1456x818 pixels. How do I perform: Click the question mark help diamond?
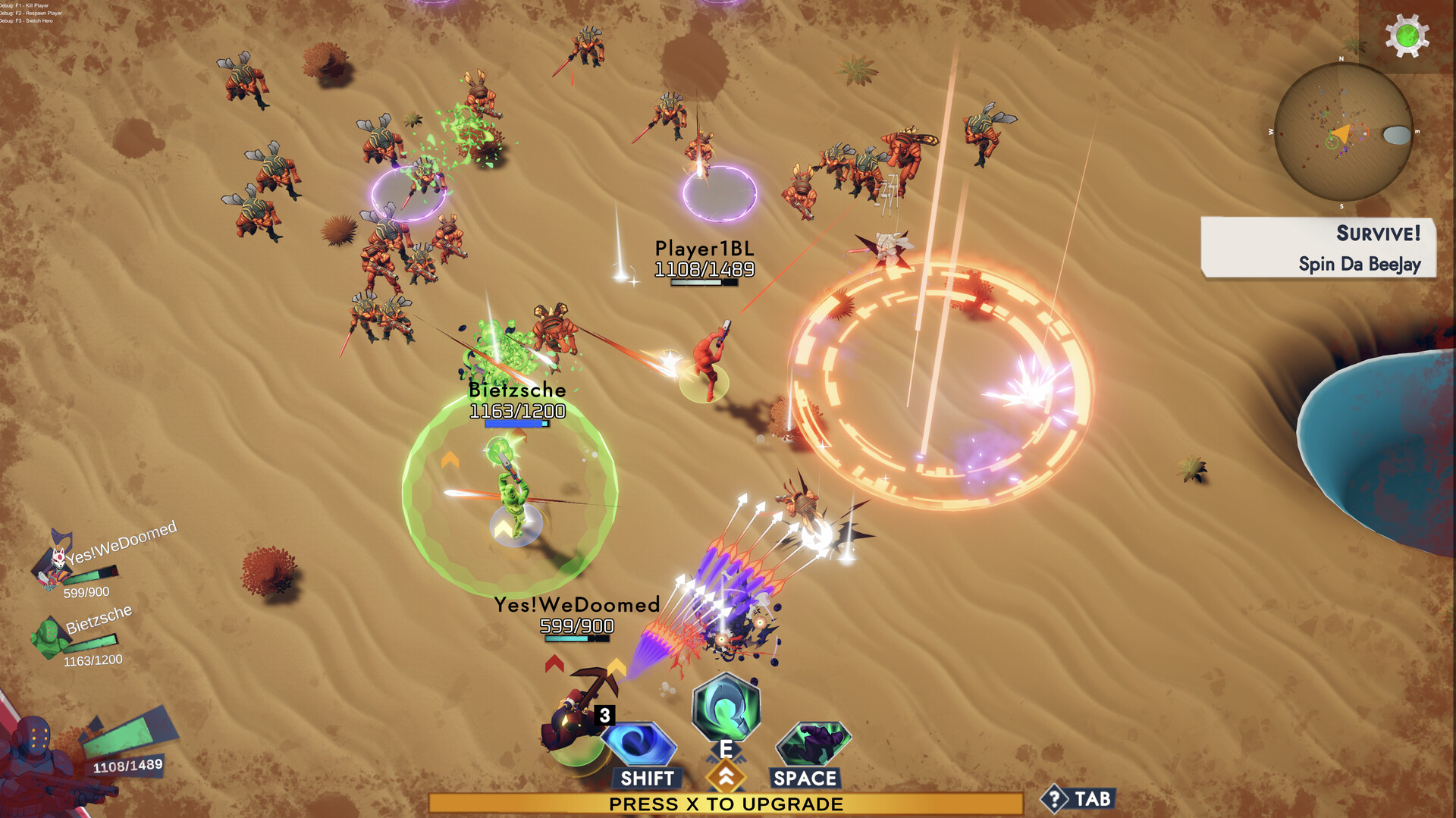1056,798
